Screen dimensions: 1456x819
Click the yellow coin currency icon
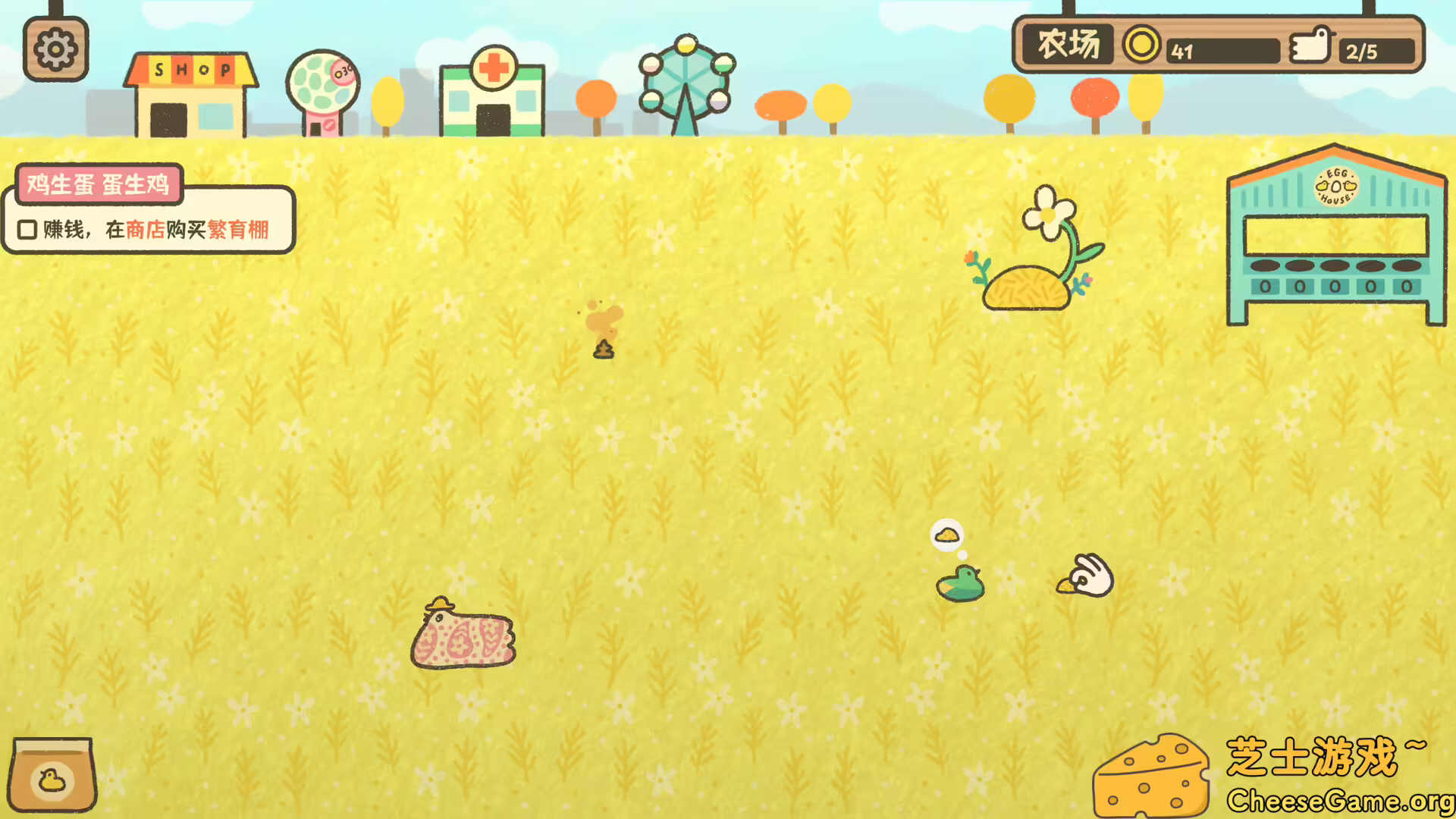(x=1140, y=47)
